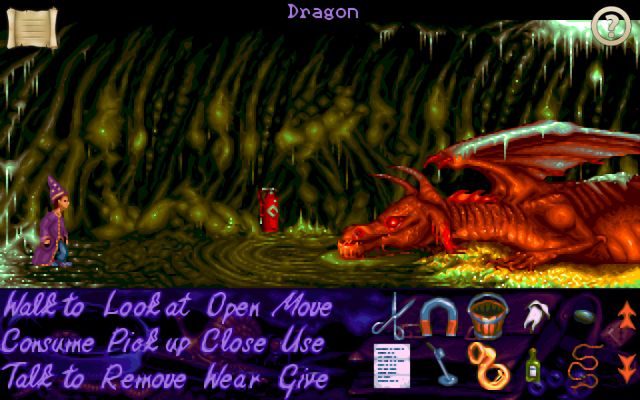This screenshot has height=400, width=640.
Task: Click the Close verb
Action: point(234,343)
